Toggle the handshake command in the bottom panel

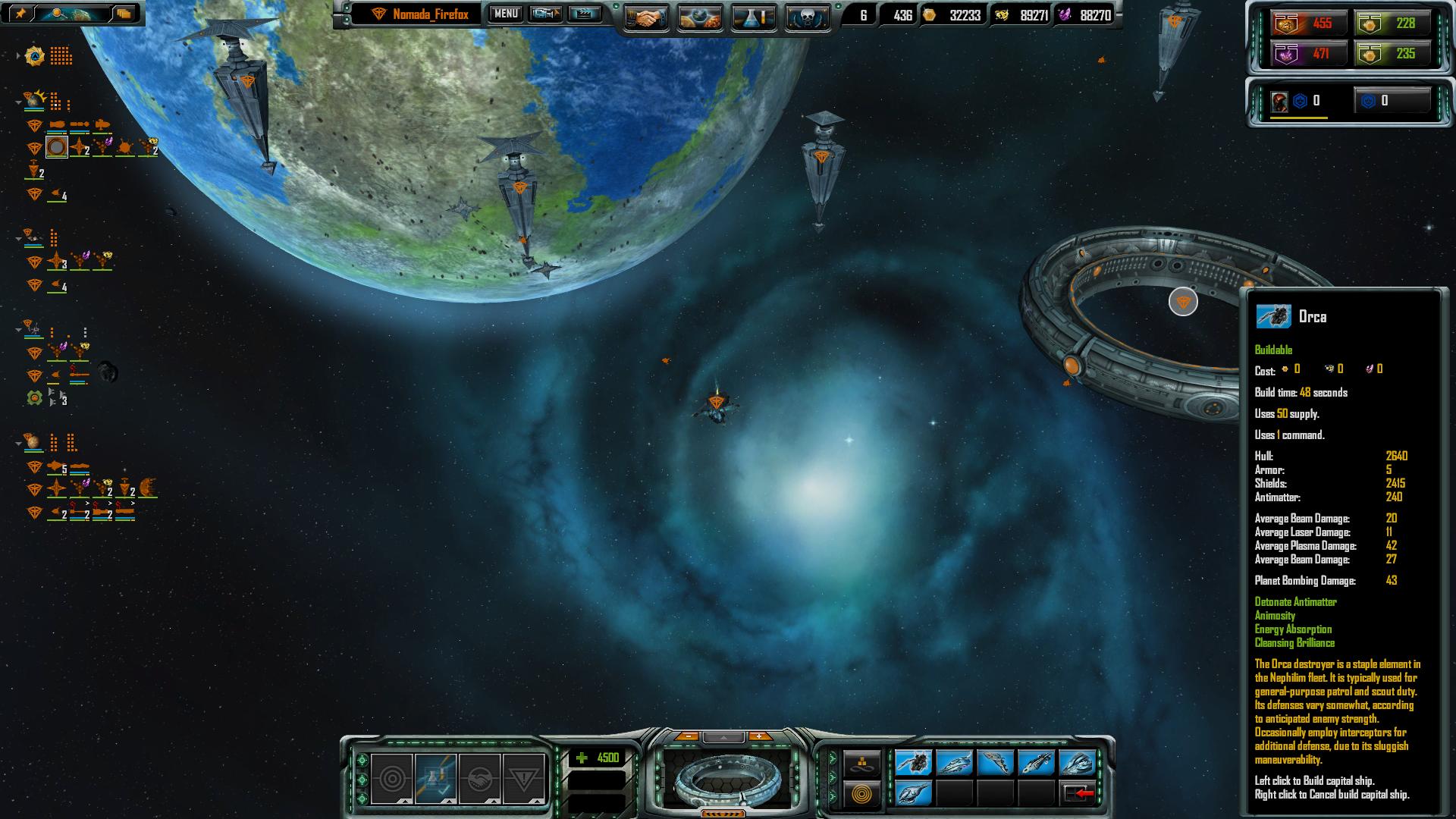(x=479, y=779)
